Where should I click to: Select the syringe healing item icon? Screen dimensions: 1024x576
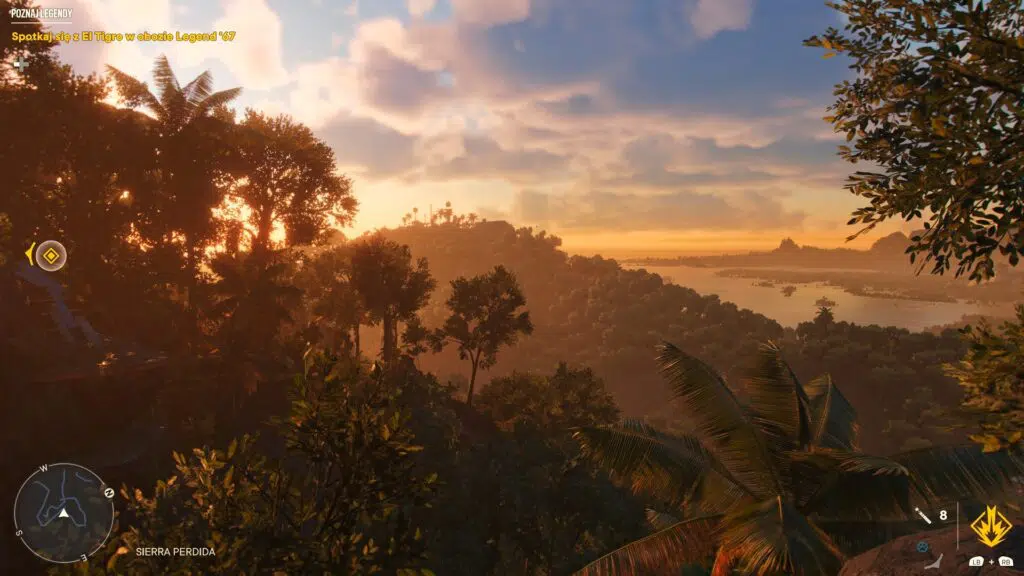click(x=923, y=516)
